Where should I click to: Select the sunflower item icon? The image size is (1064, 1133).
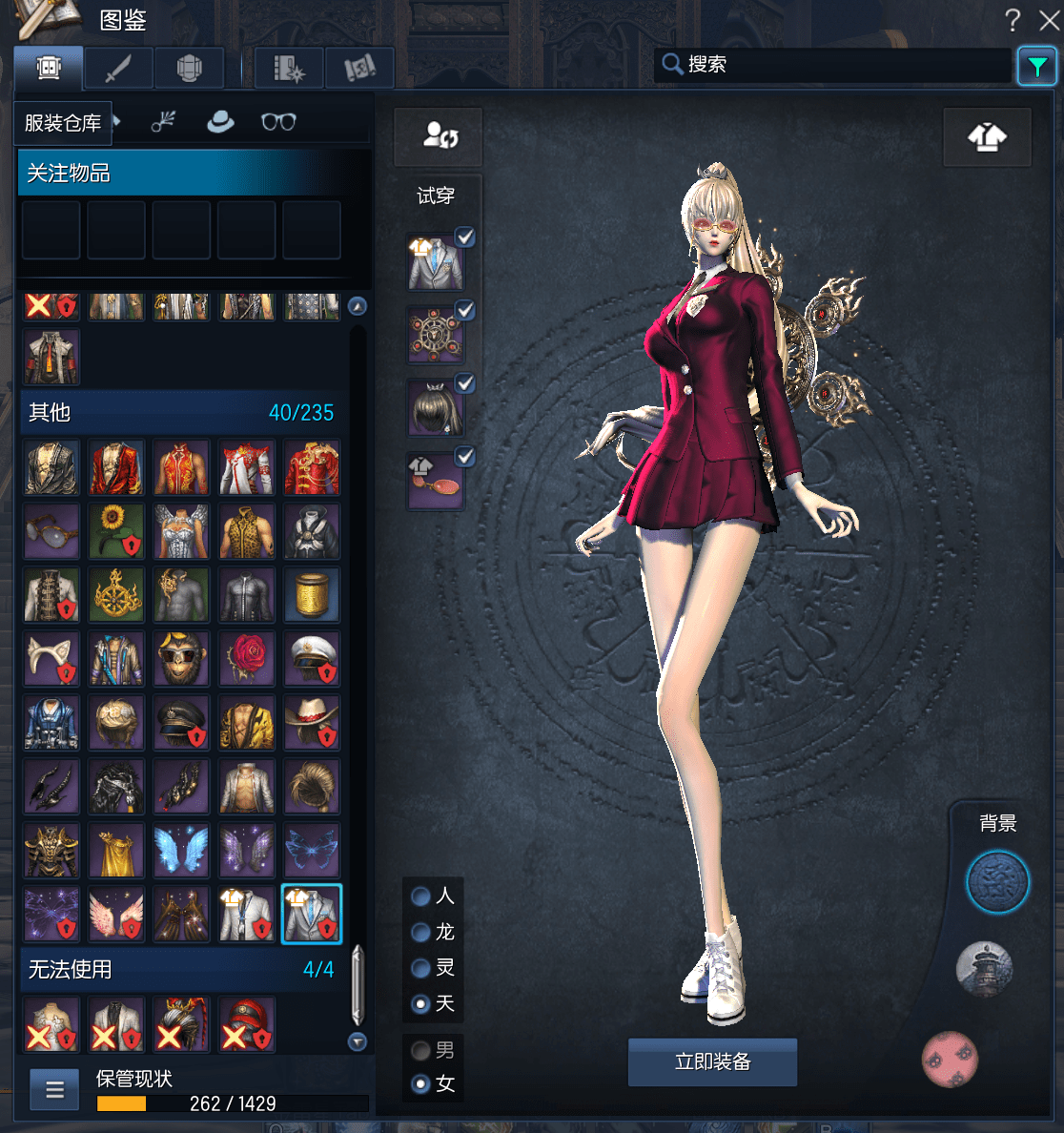pos(116,531)
